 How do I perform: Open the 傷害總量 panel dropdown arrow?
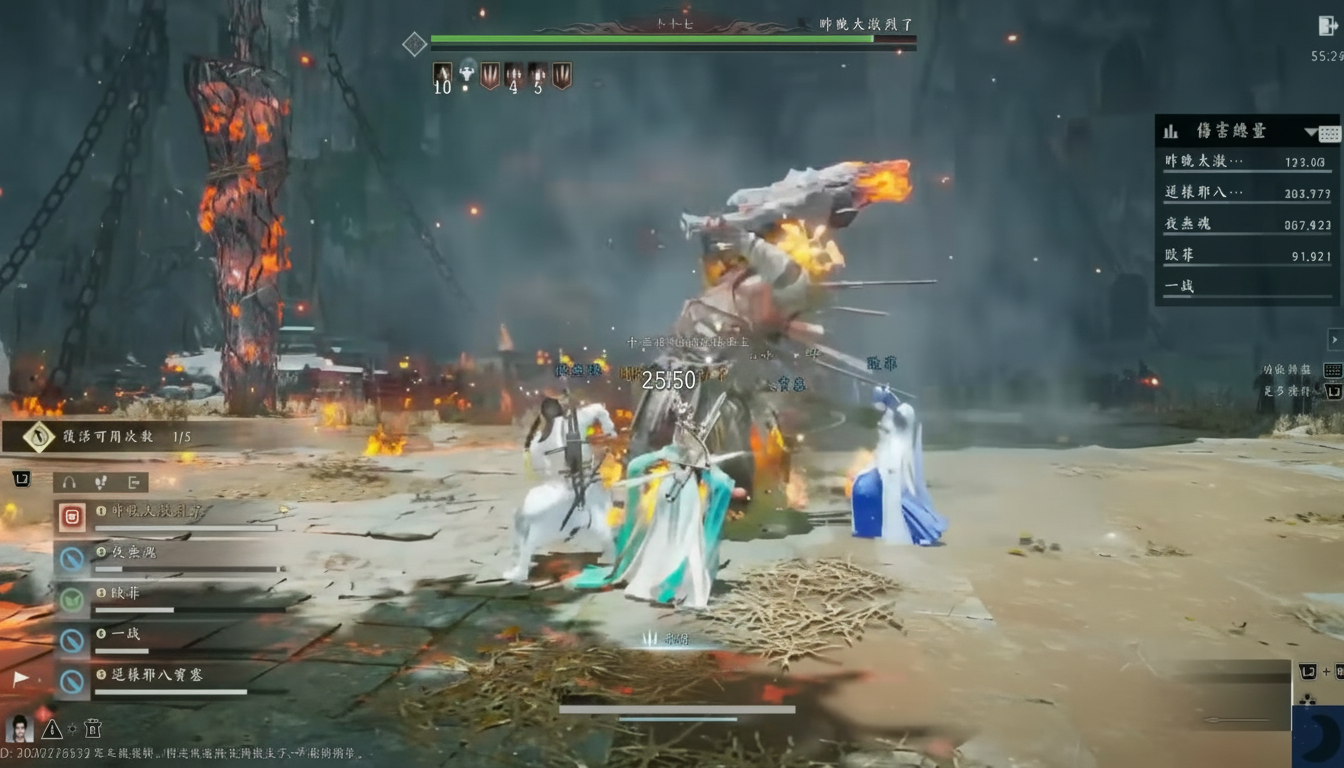coord(1310,132)
